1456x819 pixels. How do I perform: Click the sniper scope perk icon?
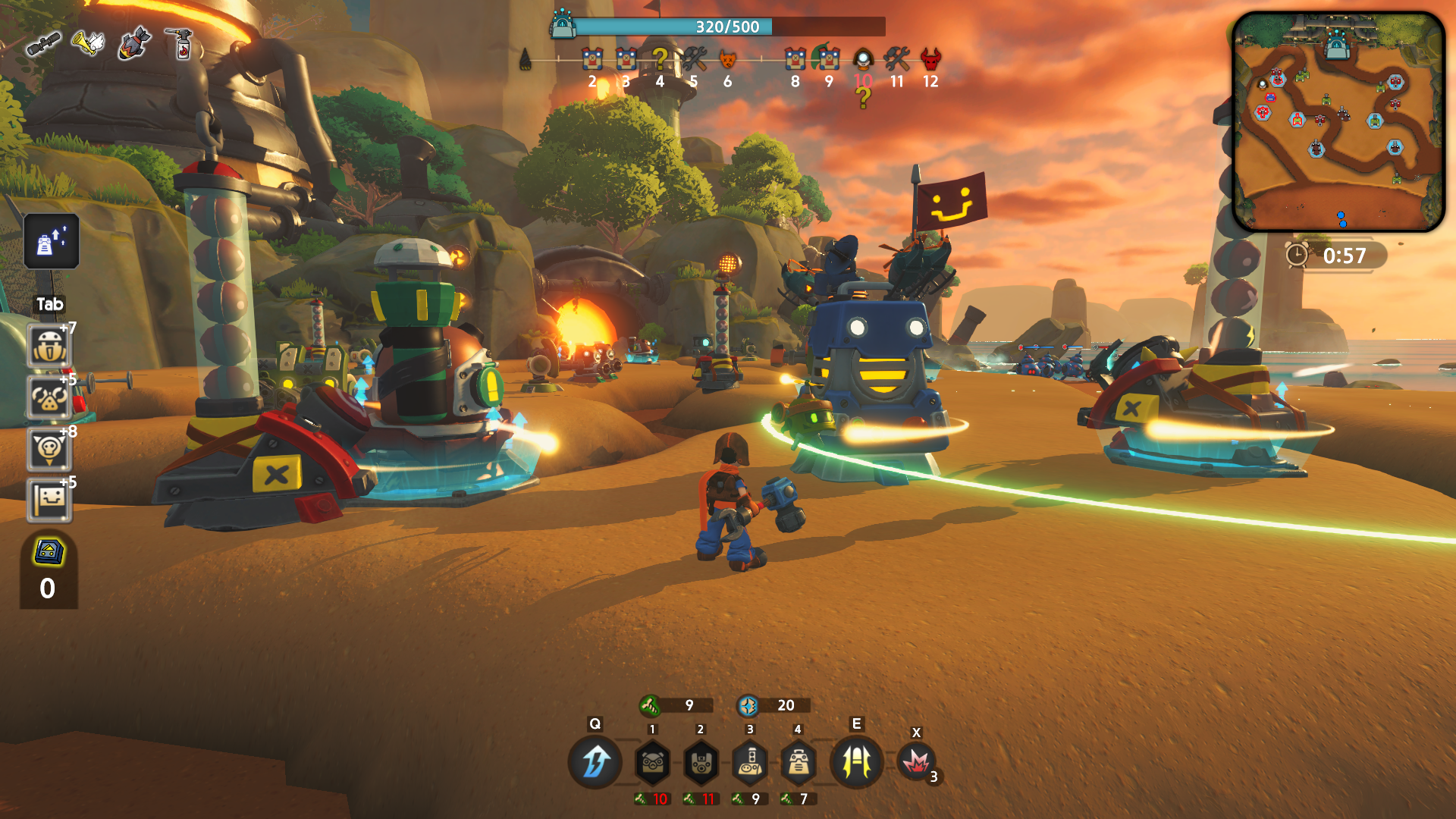[x=42, y=45]
